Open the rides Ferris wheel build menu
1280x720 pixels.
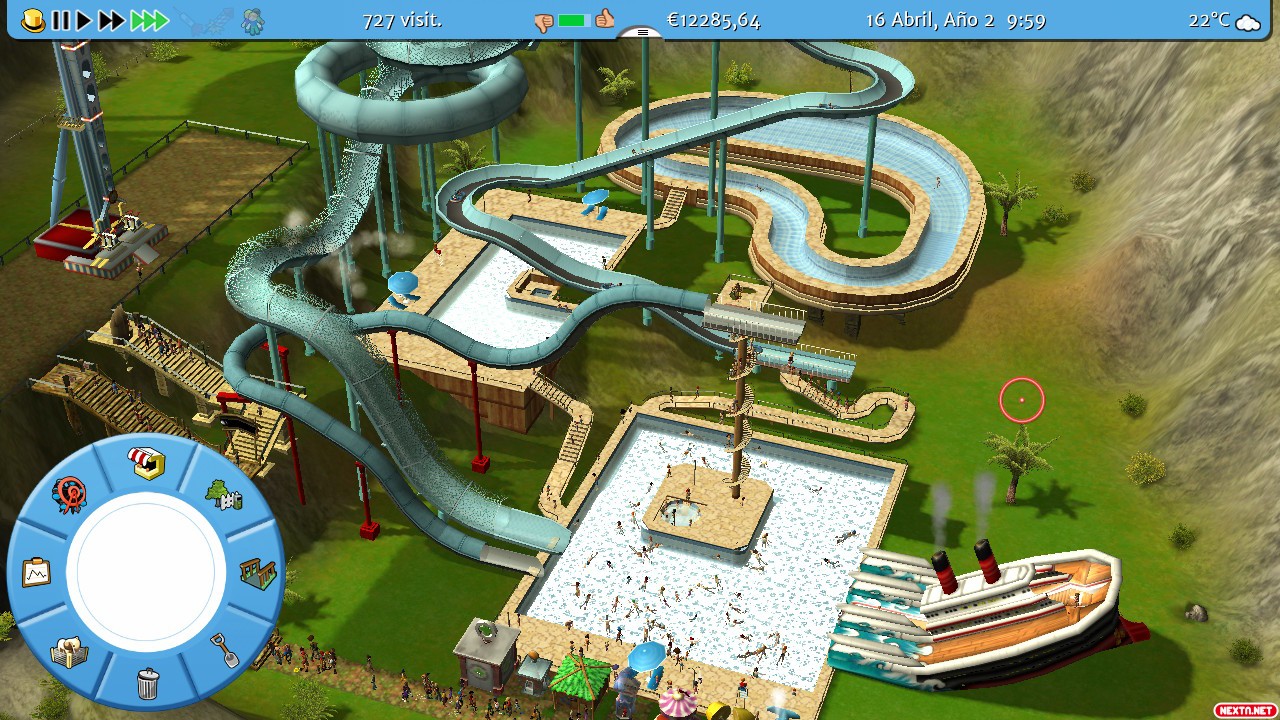click(x=70, y=494)
